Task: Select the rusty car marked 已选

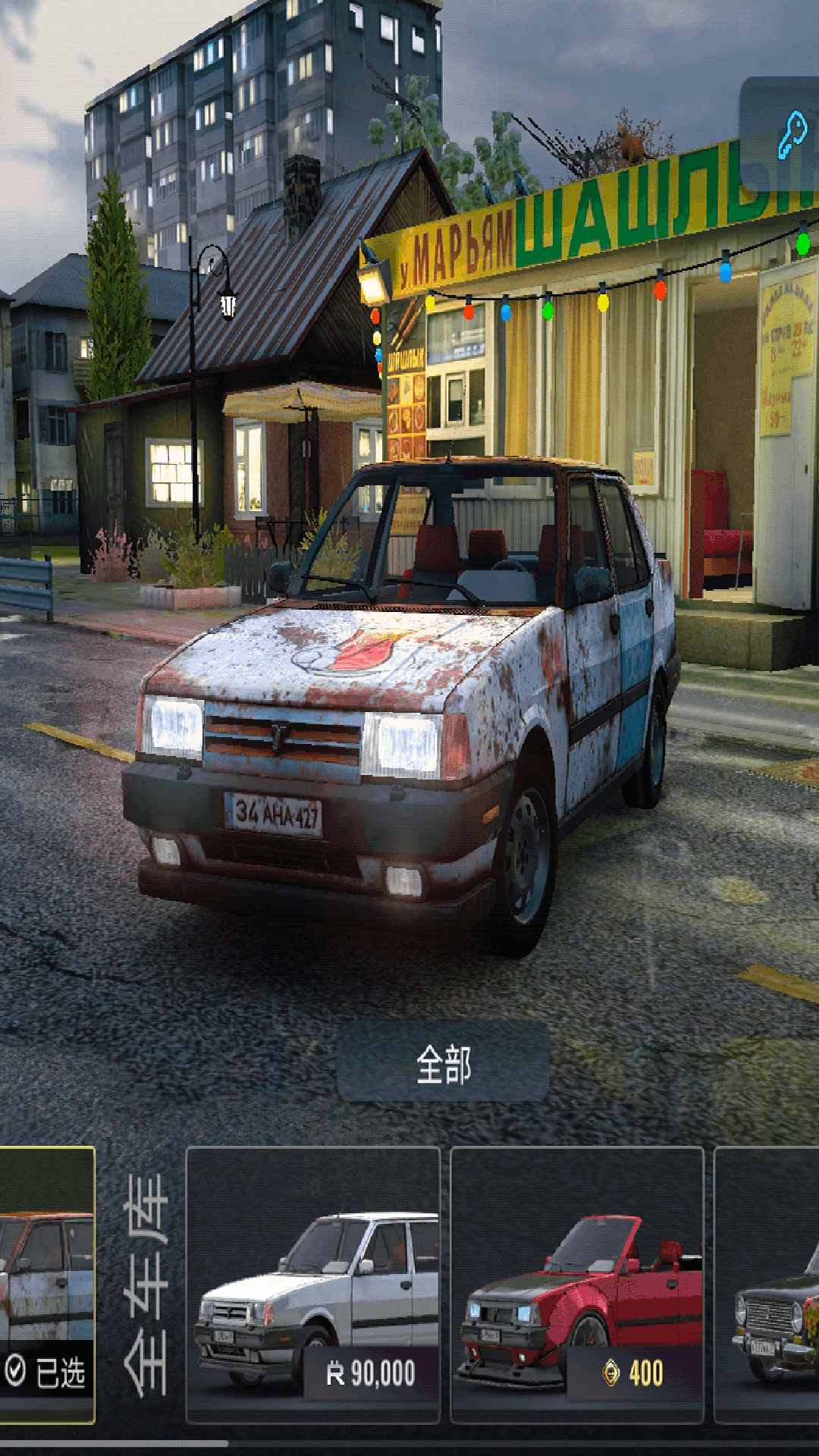Action: (47, 1285)
